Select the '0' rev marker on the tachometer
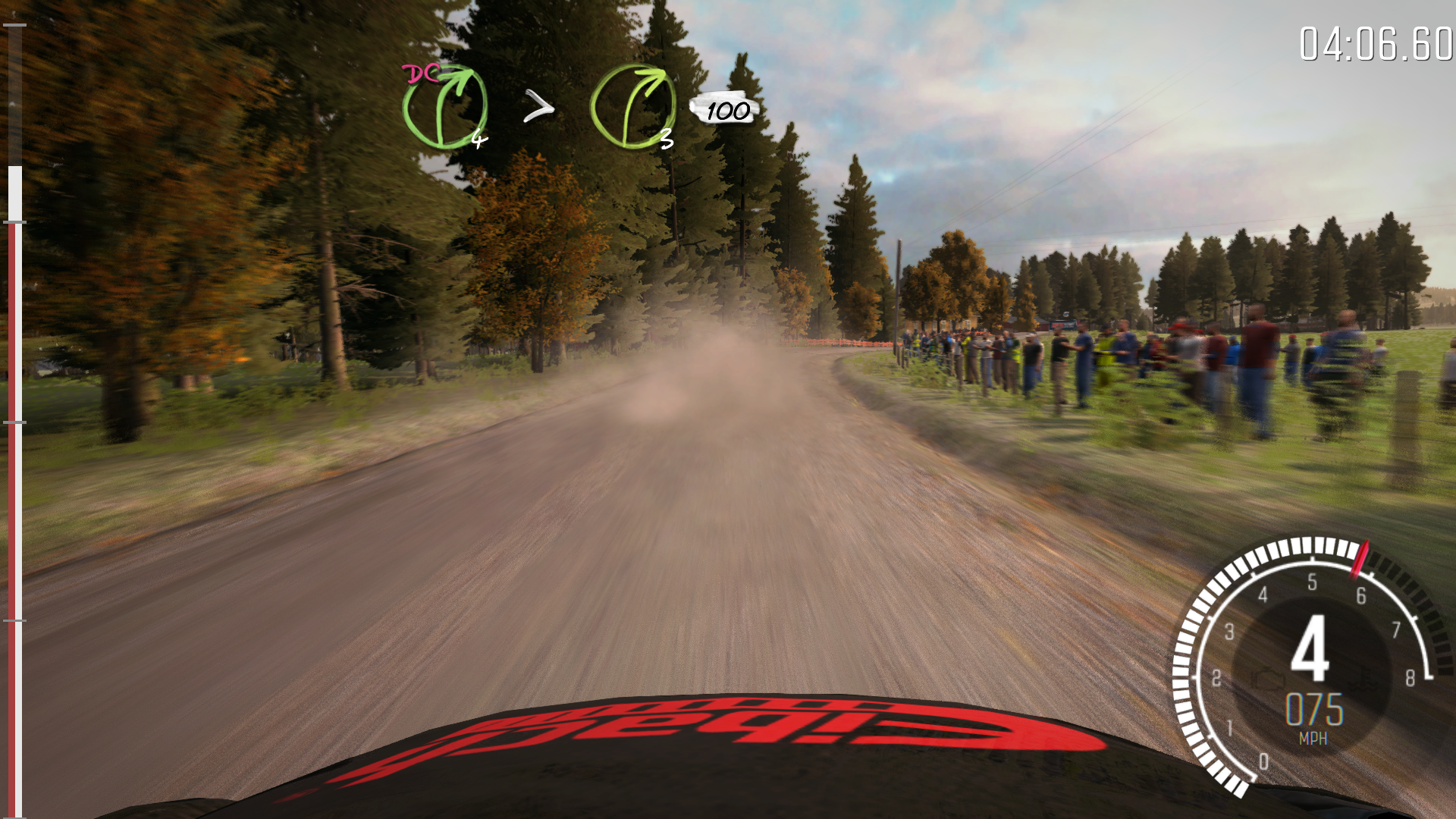Screen dimensions: 1456x819 click(1264, 760)
